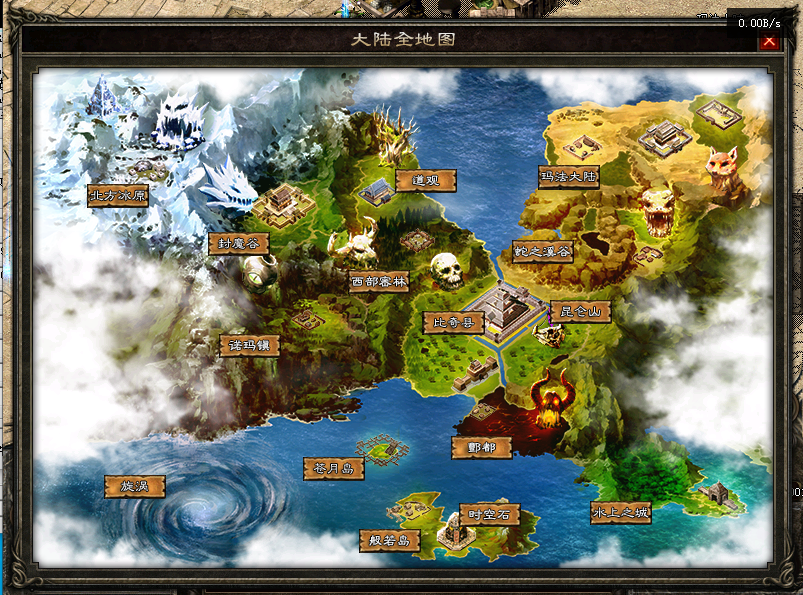
Task: Travel to 北方冰原 map label
Action: tap(118, 195)
